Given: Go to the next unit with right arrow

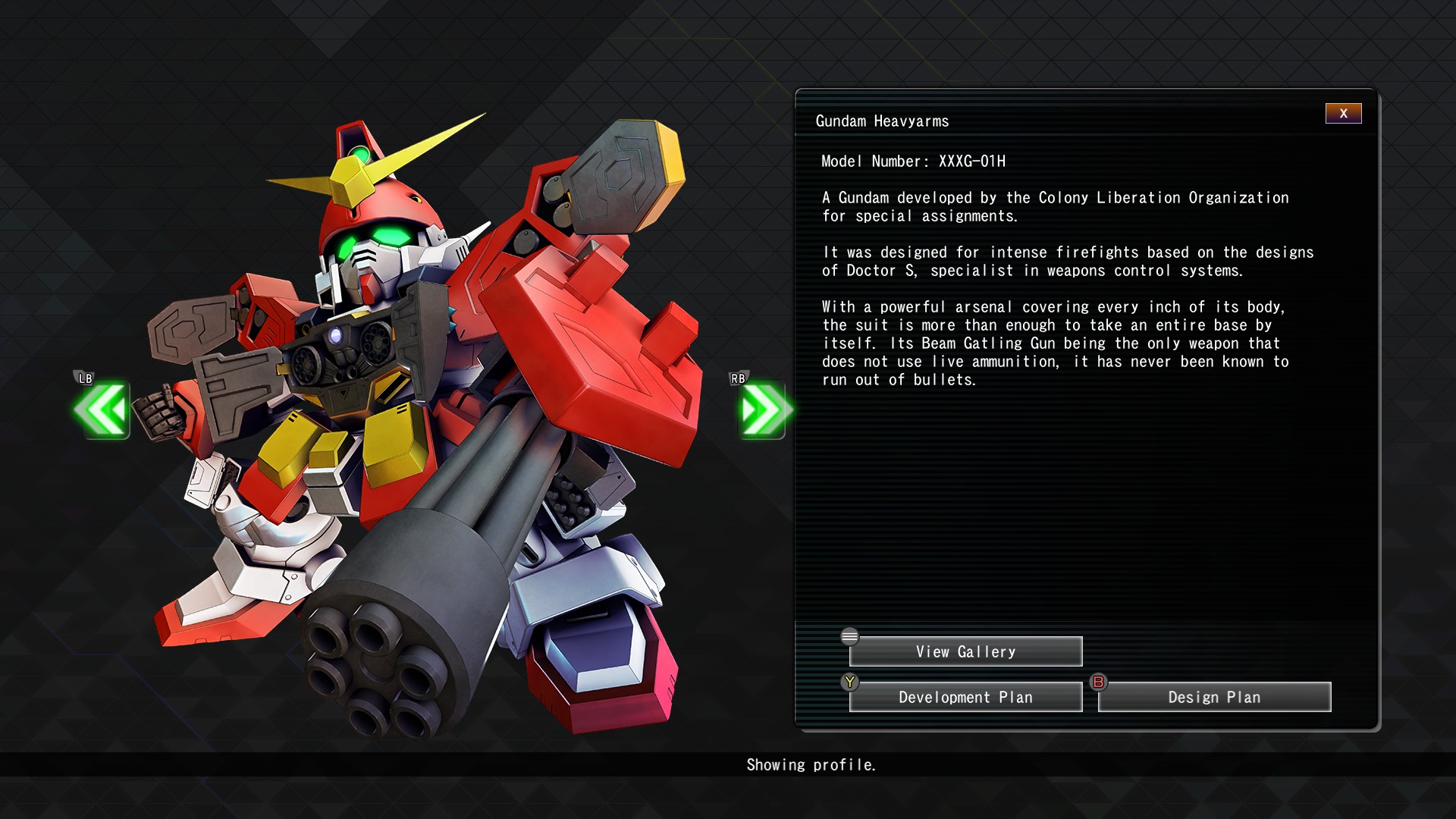Looking at the screenshot, I should [x=763, y=410].
